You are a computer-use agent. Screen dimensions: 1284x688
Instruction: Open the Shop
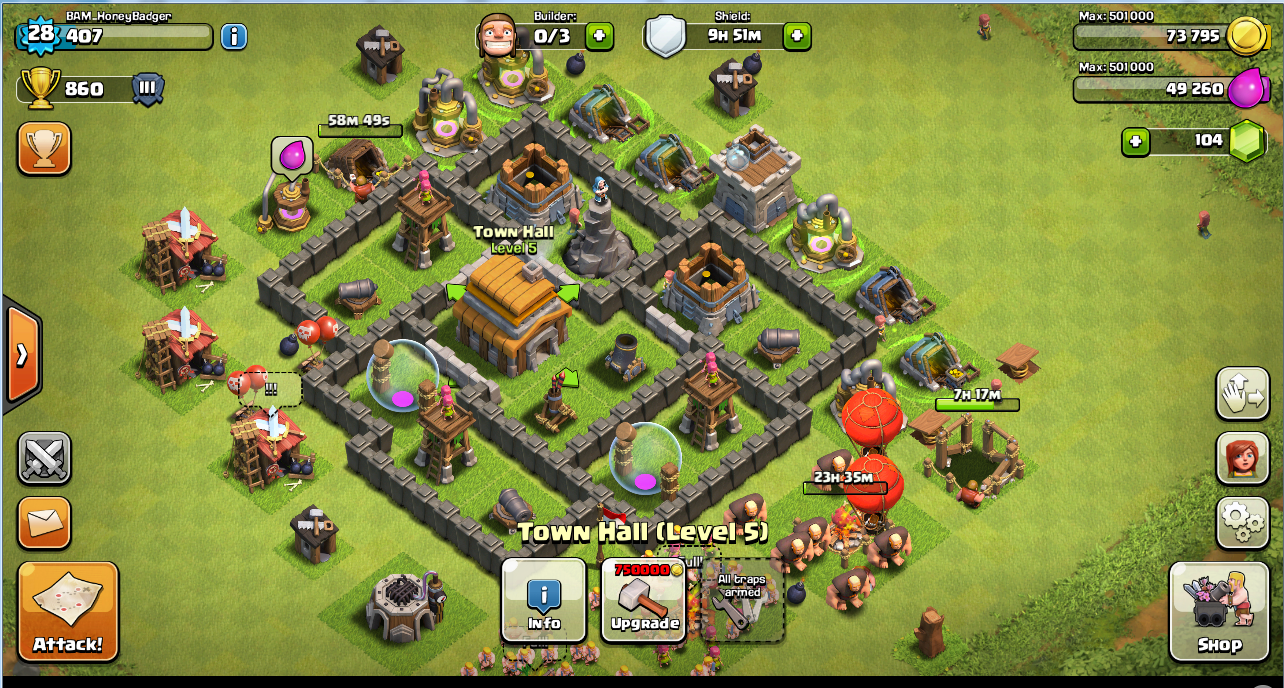tap(1218, 611)
